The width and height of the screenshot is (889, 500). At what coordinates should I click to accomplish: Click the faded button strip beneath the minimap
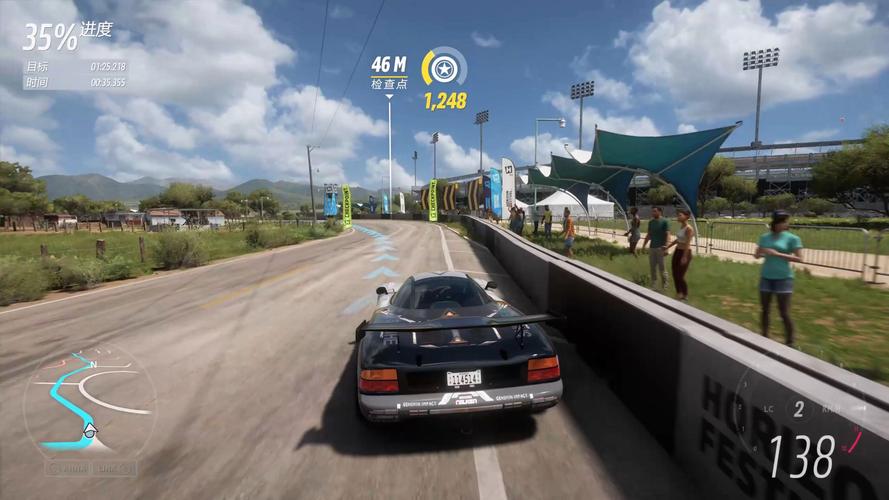[89, 467]
